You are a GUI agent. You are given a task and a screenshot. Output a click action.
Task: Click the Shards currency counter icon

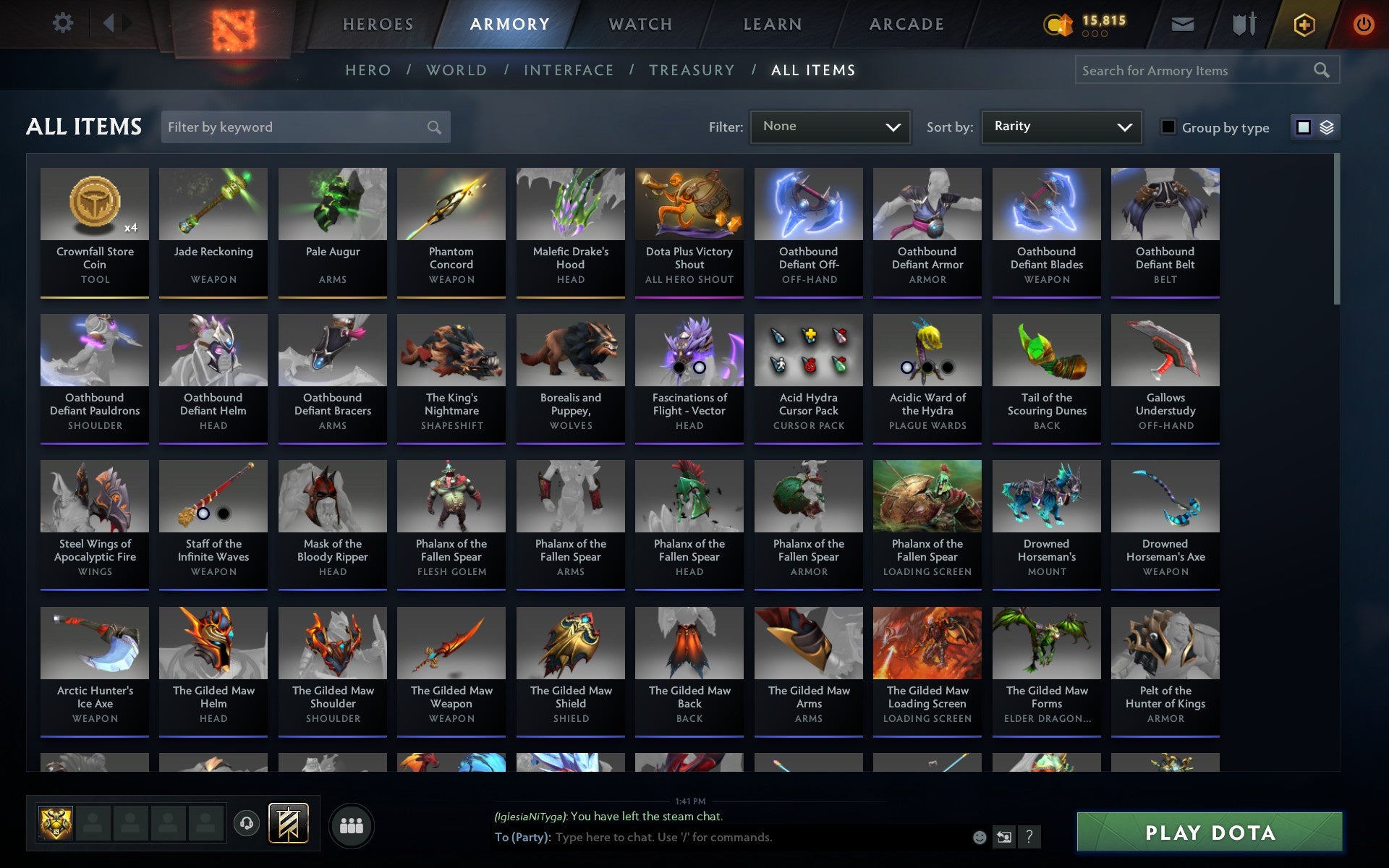pos(1058,23)
